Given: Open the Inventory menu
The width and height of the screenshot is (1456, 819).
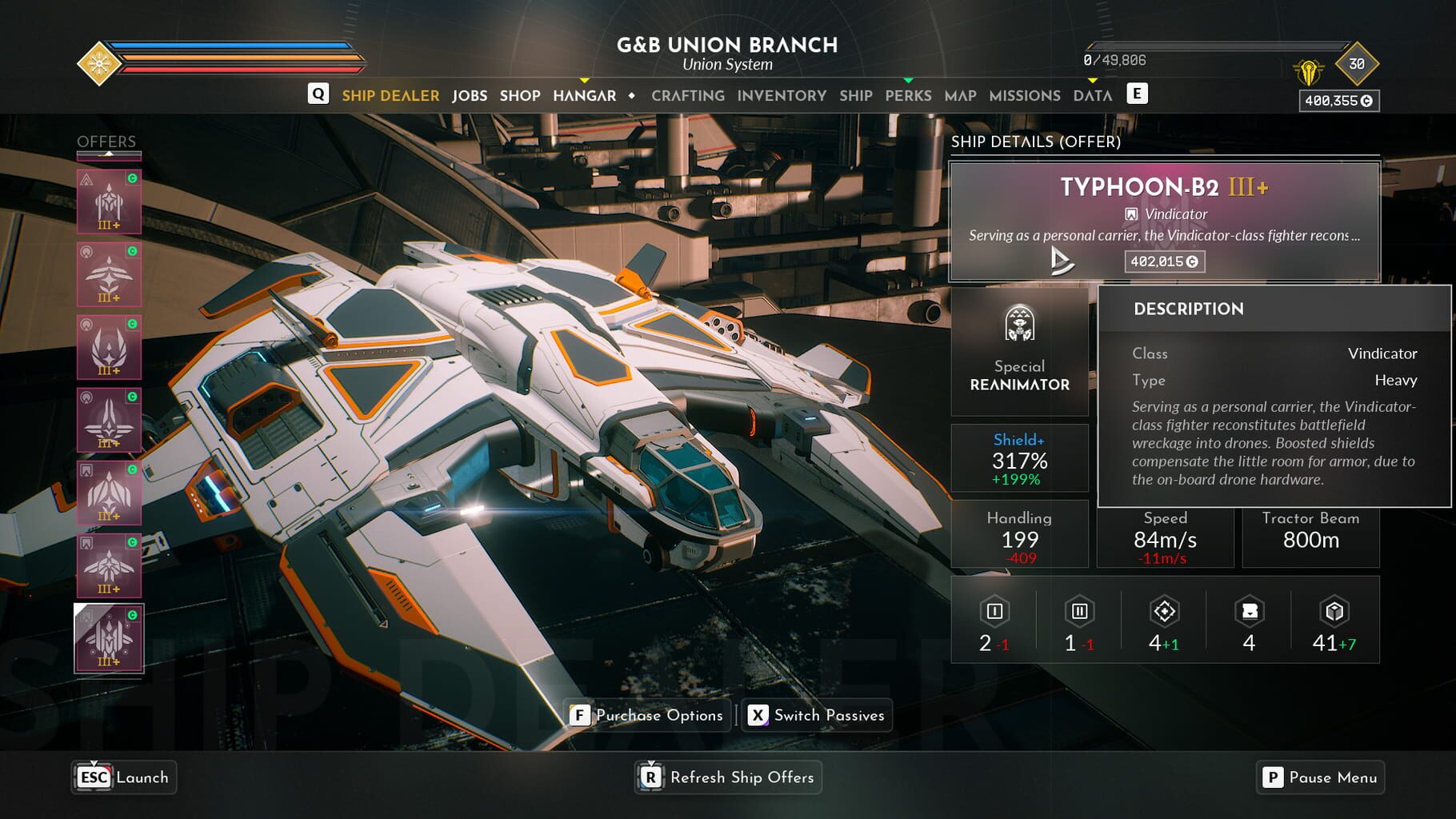Looking at the screenshot, I should pyautogui.click(x=783, y=95).
